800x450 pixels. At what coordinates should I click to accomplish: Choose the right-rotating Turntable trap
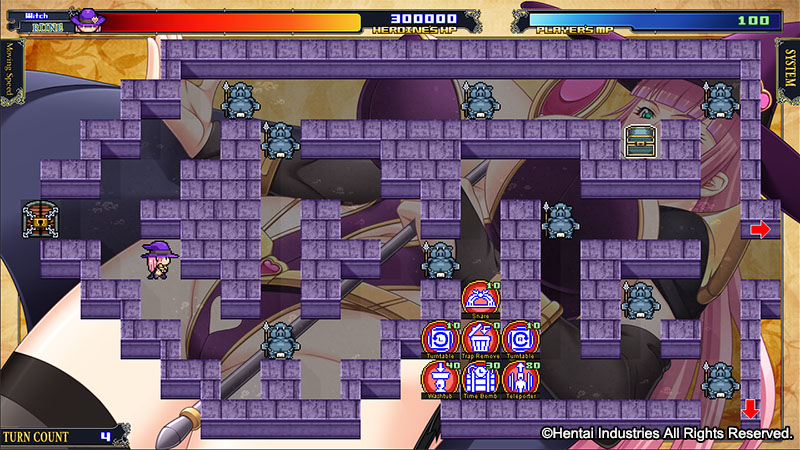520,339
